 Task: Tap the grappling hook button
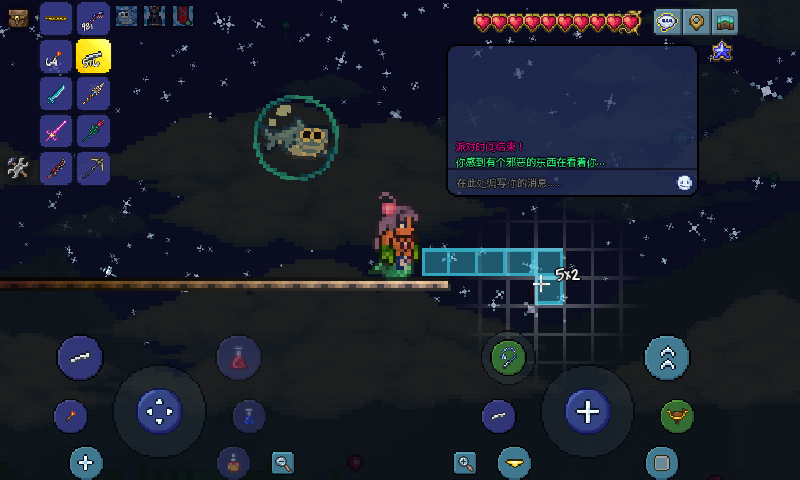(509, 357)
